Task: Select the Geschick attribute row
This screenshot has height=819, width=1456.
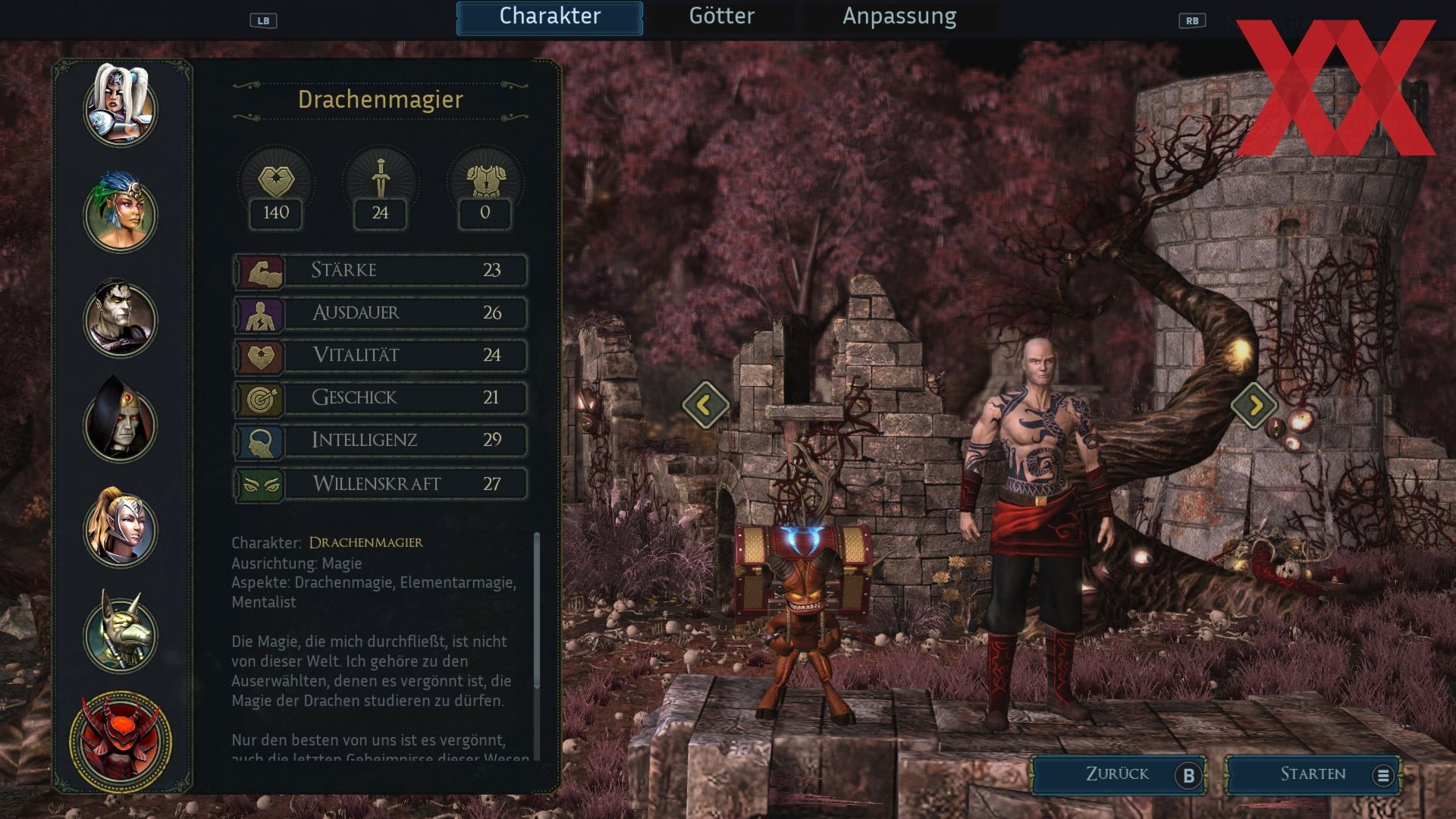Action: pyautogui.click(x=381, y=398)
